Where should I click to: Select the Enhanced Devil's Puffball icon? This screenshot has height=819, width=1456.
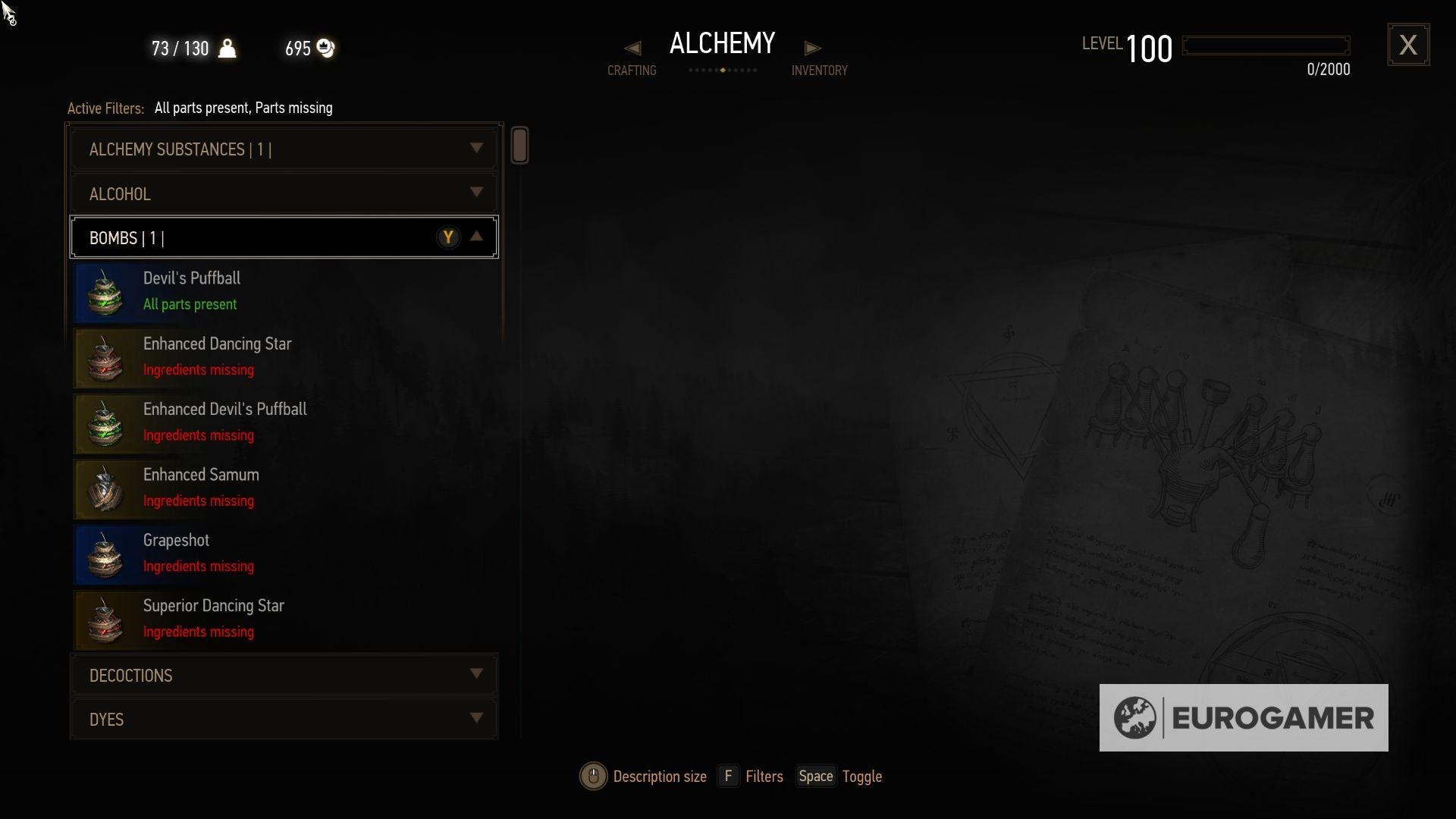[x=105, y=423]
